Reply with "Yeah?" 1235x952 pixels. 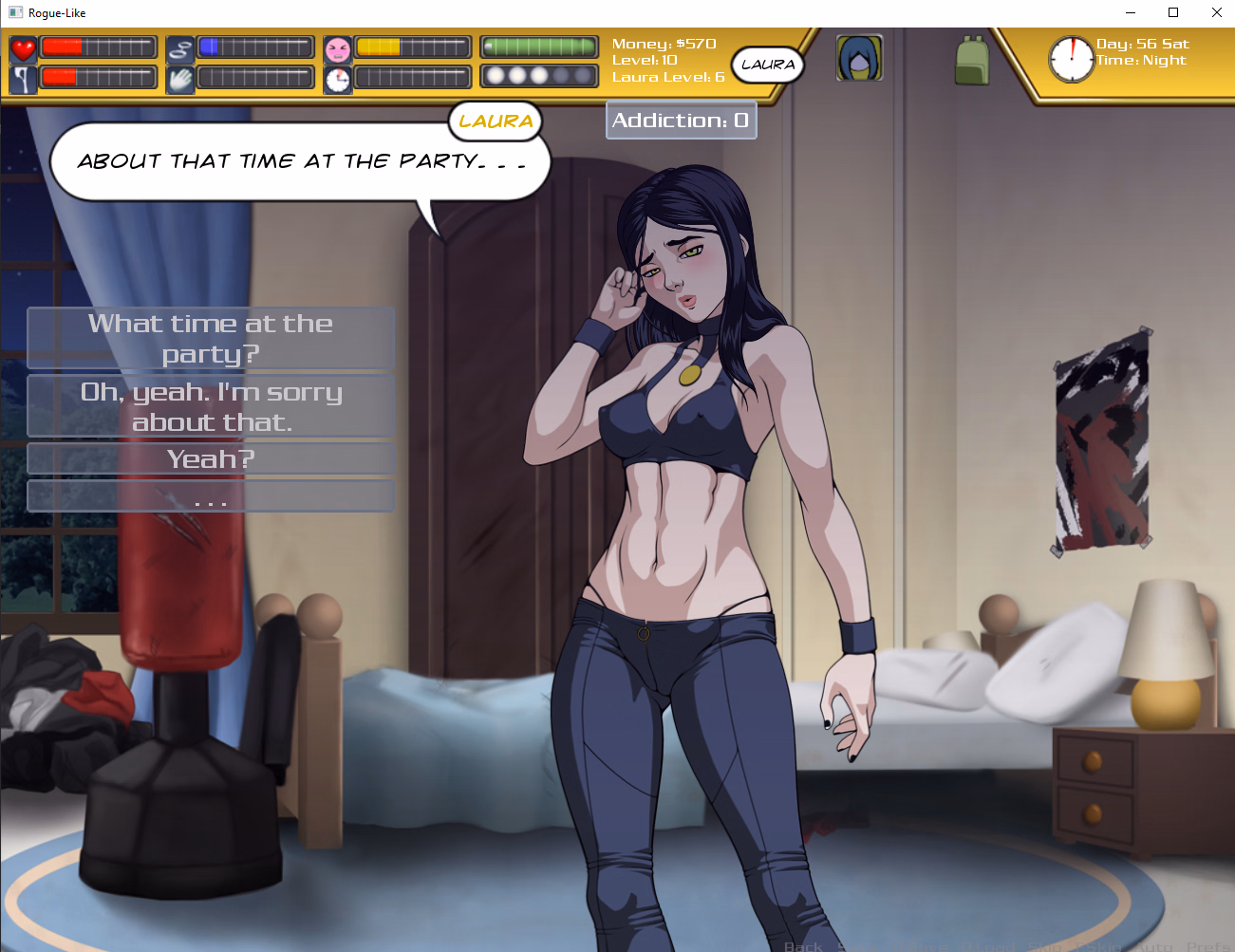click(x=211, y=458)
